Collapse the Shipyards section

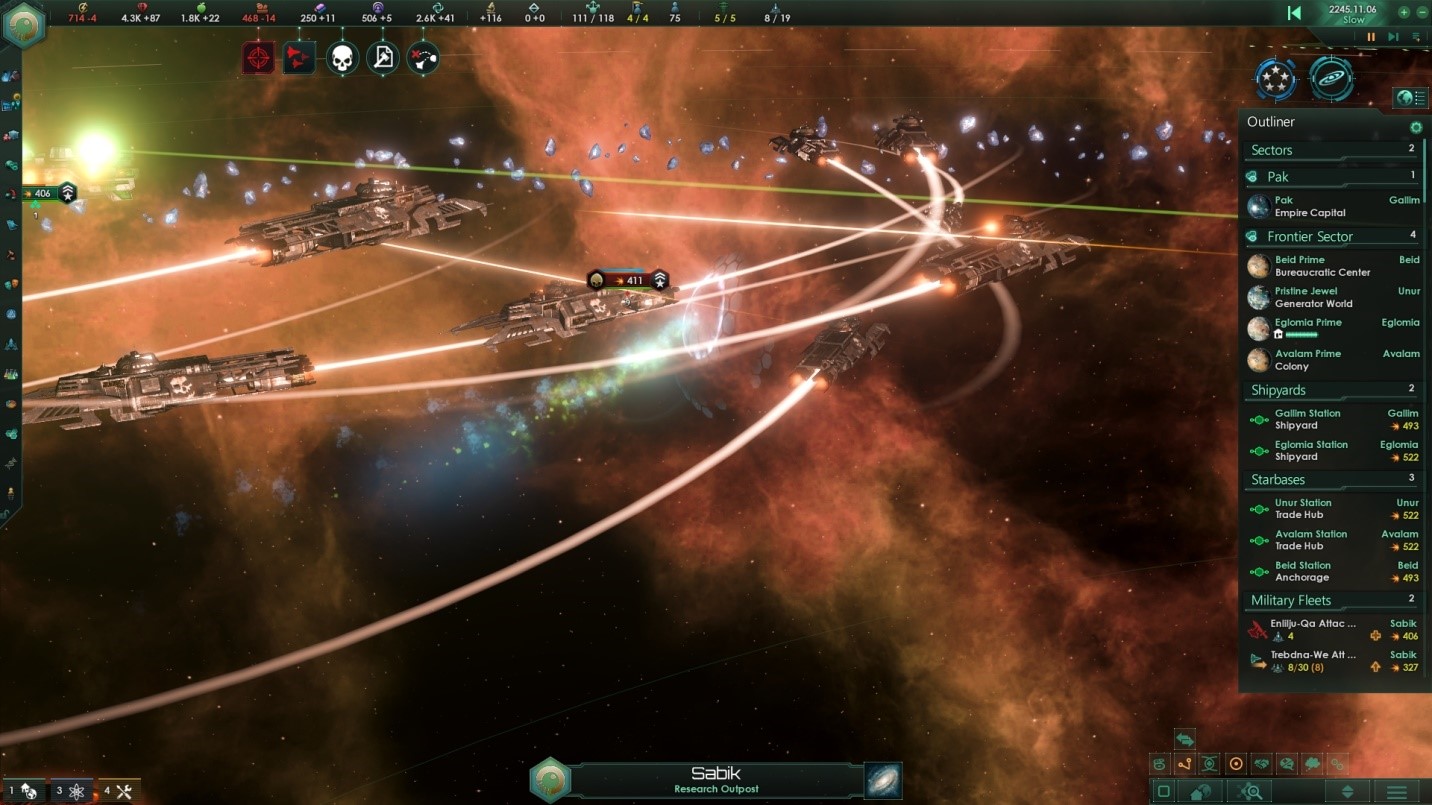(1280, 389)
